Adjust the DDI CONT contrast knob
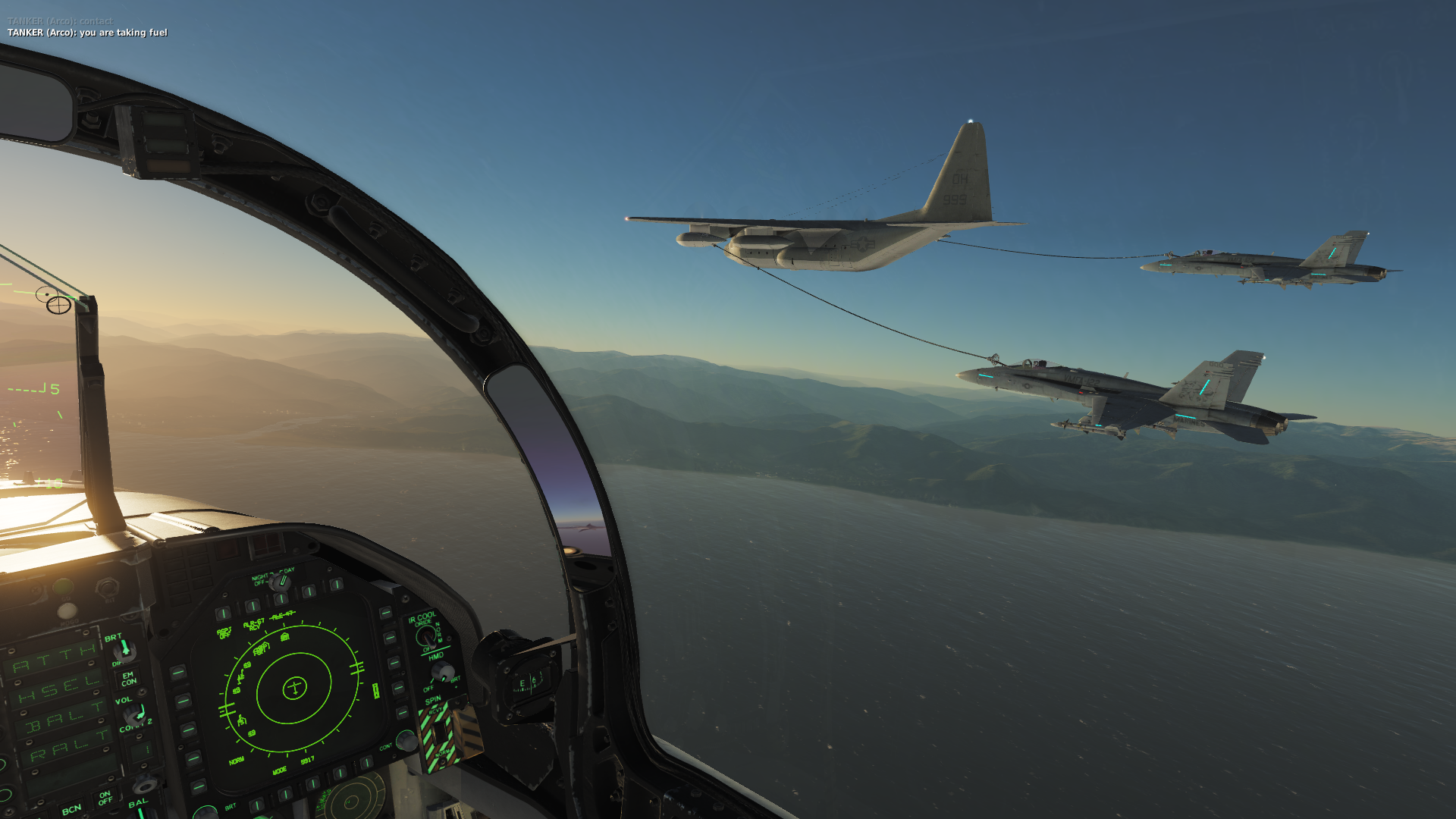Screen dimensions: 1456x819 pyautogui.click(x=406, y=739)
